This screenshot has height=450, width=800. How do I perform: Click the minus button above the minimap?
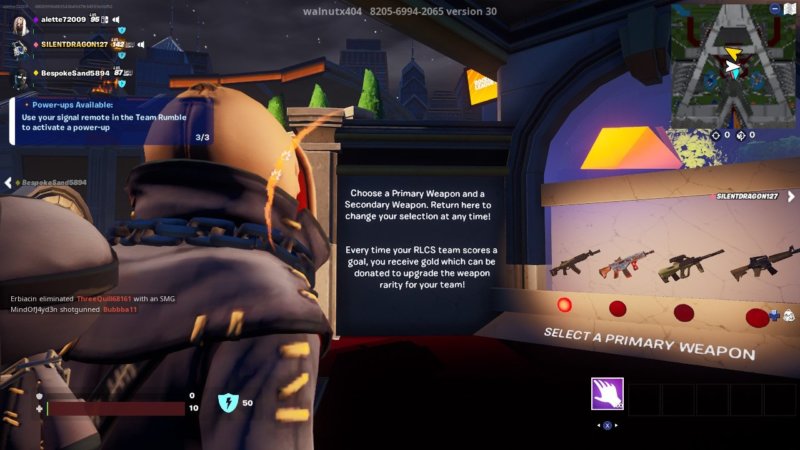coord(776,8)
